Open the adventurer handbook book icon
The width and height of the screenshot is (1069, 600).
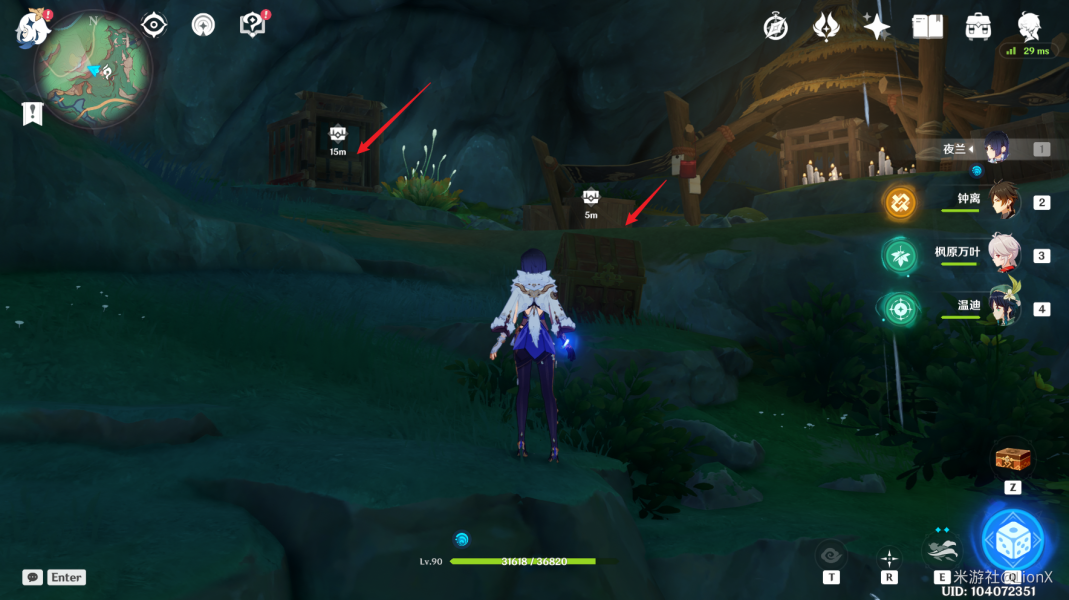[x=927, y=27]
